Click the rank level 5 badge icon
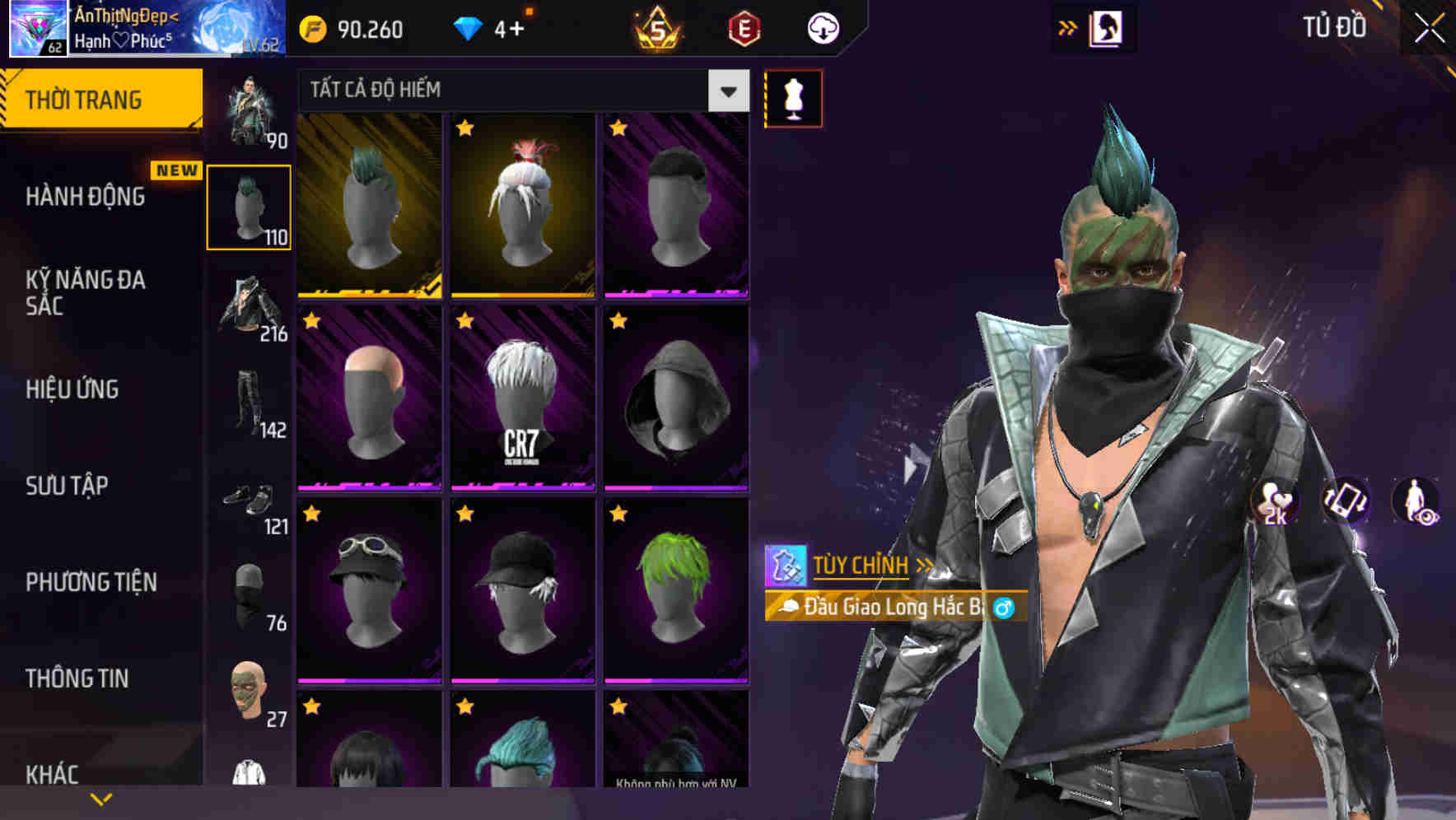This screenshot has width=1456, height=820. [x=658, y=27]
